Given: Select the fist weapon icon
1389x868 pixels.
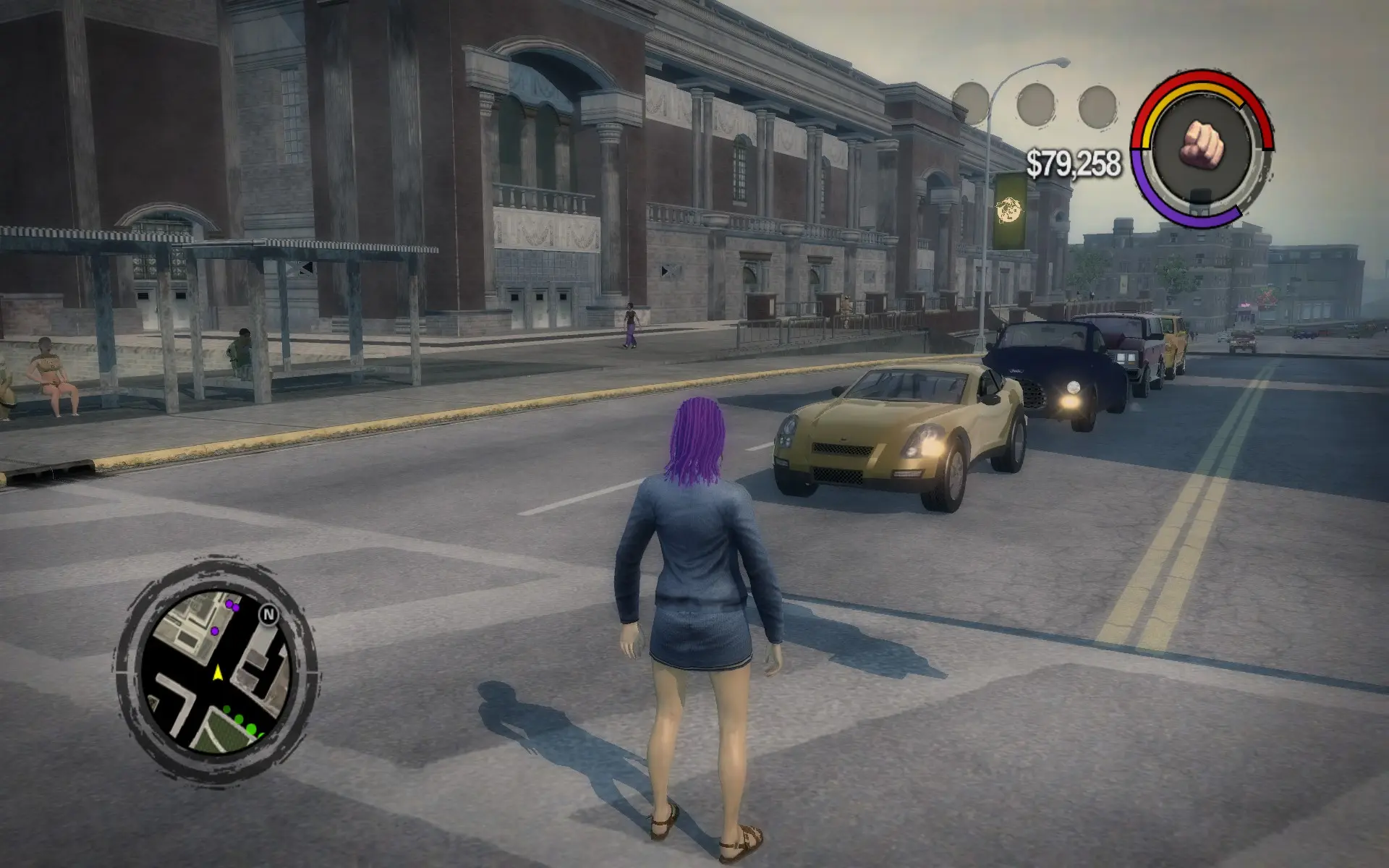Looking at the screenshot, I should tap(1202, 143).
